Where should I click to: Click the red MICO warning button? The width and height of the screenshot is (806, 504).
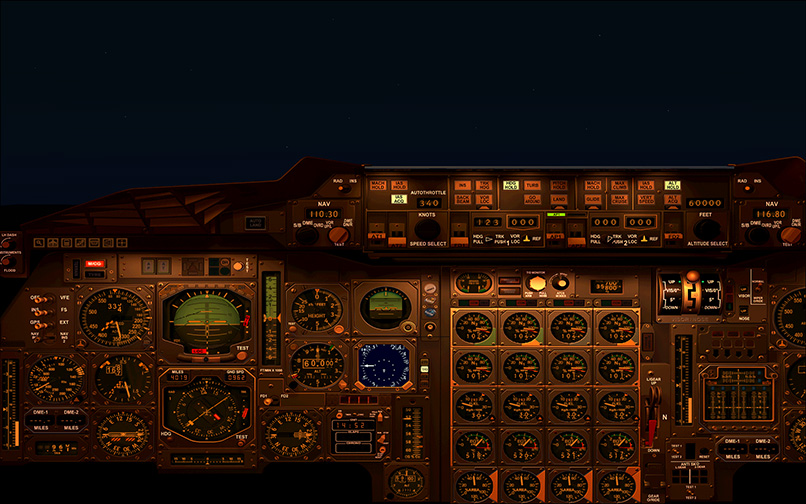pyautogui.click(x=95, y=264)
